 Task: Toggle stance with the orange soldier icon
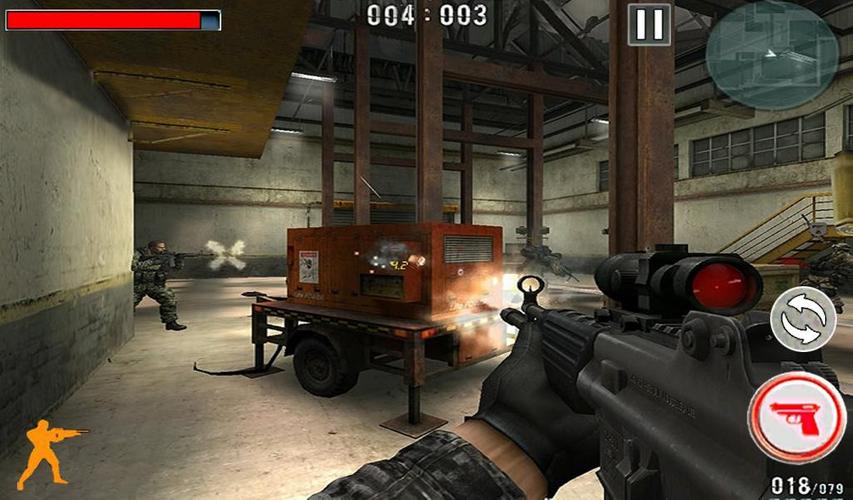pos(49,451)
